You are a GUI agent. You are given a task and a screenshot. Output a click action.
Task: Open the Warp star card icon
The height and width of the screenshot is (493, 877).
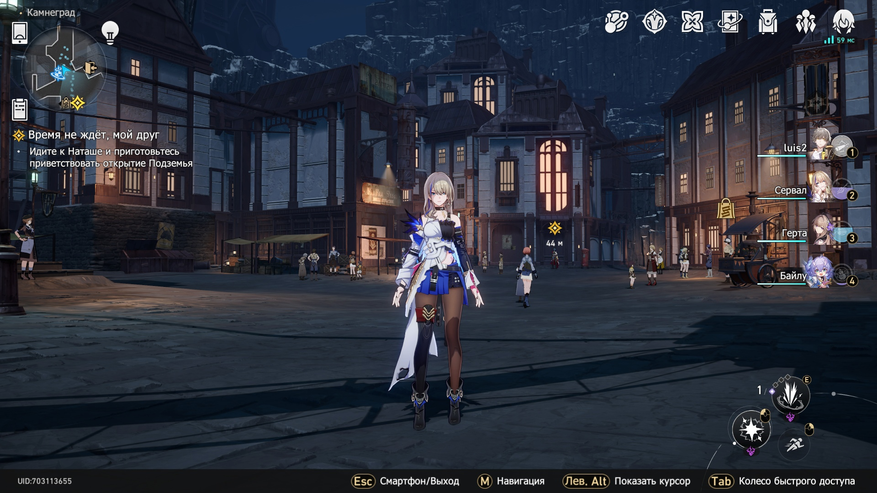(730, 21)
